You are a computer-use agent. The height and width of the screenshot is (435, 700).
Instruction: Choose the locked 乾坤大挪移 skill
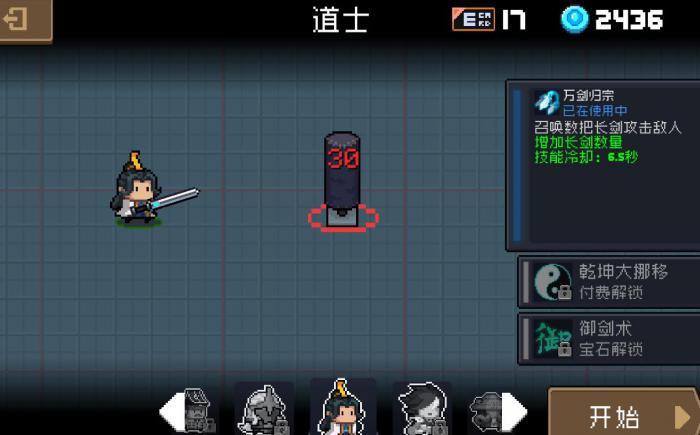pyautogui.click(x=608, y=281)
